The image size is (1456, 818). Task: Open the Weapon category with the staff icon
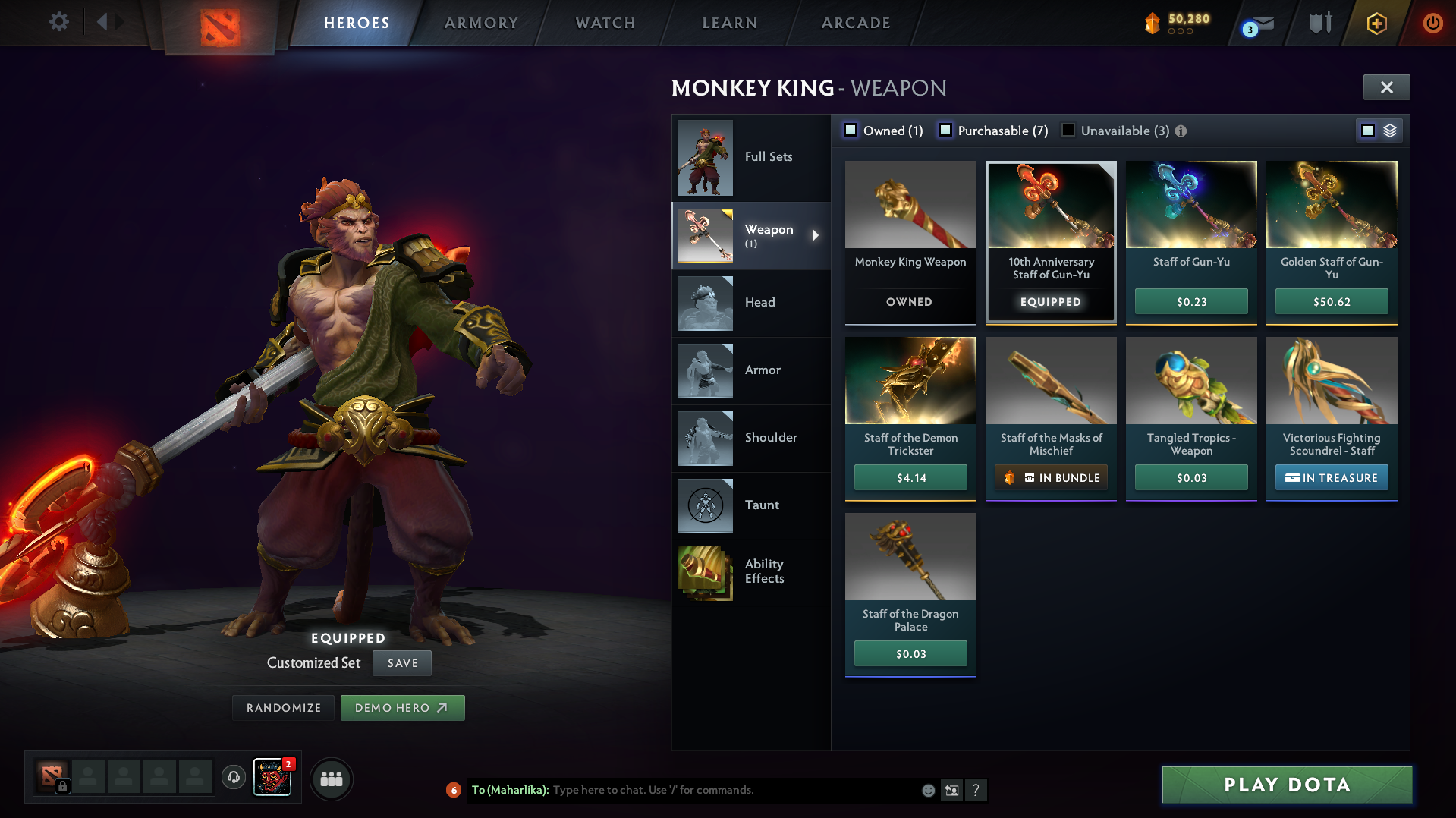click(705, 235)
